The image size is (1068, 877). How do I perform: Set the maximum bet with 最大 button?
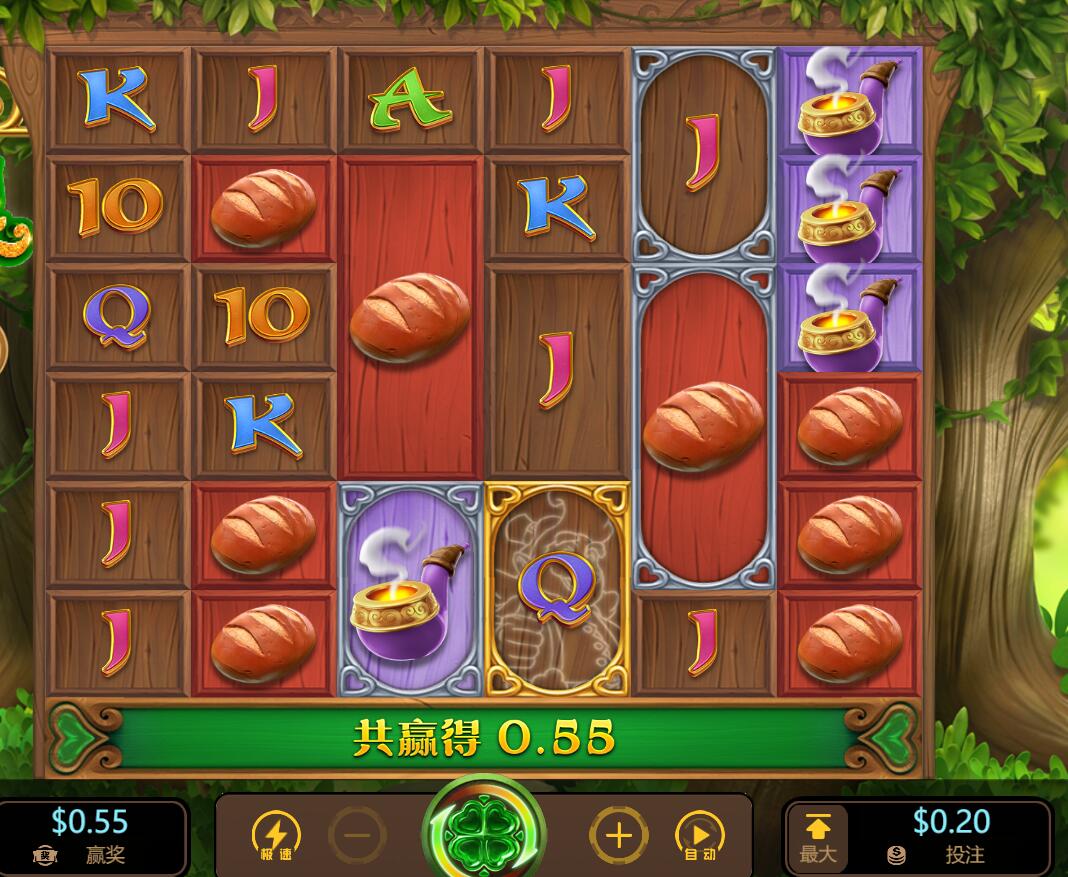817,837
